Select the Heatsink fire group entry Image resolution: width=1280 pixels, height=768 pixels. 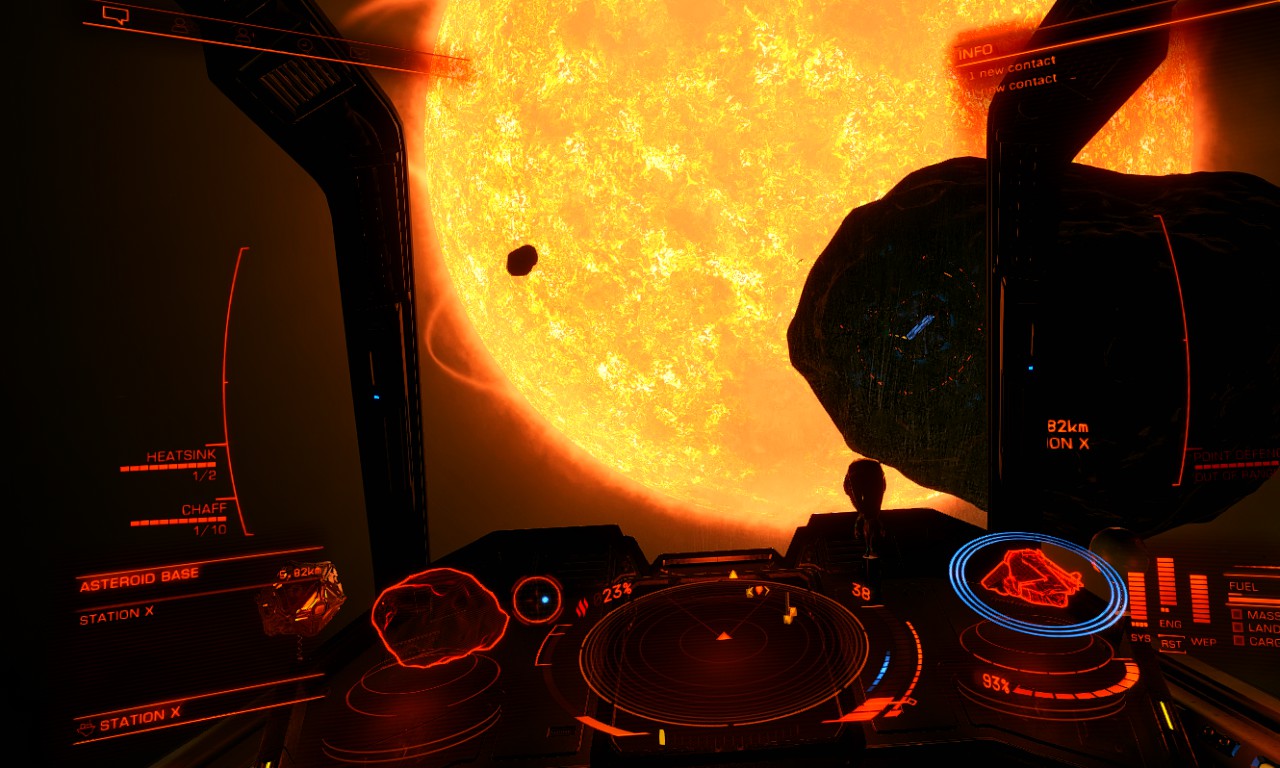(x=180, y=456)
